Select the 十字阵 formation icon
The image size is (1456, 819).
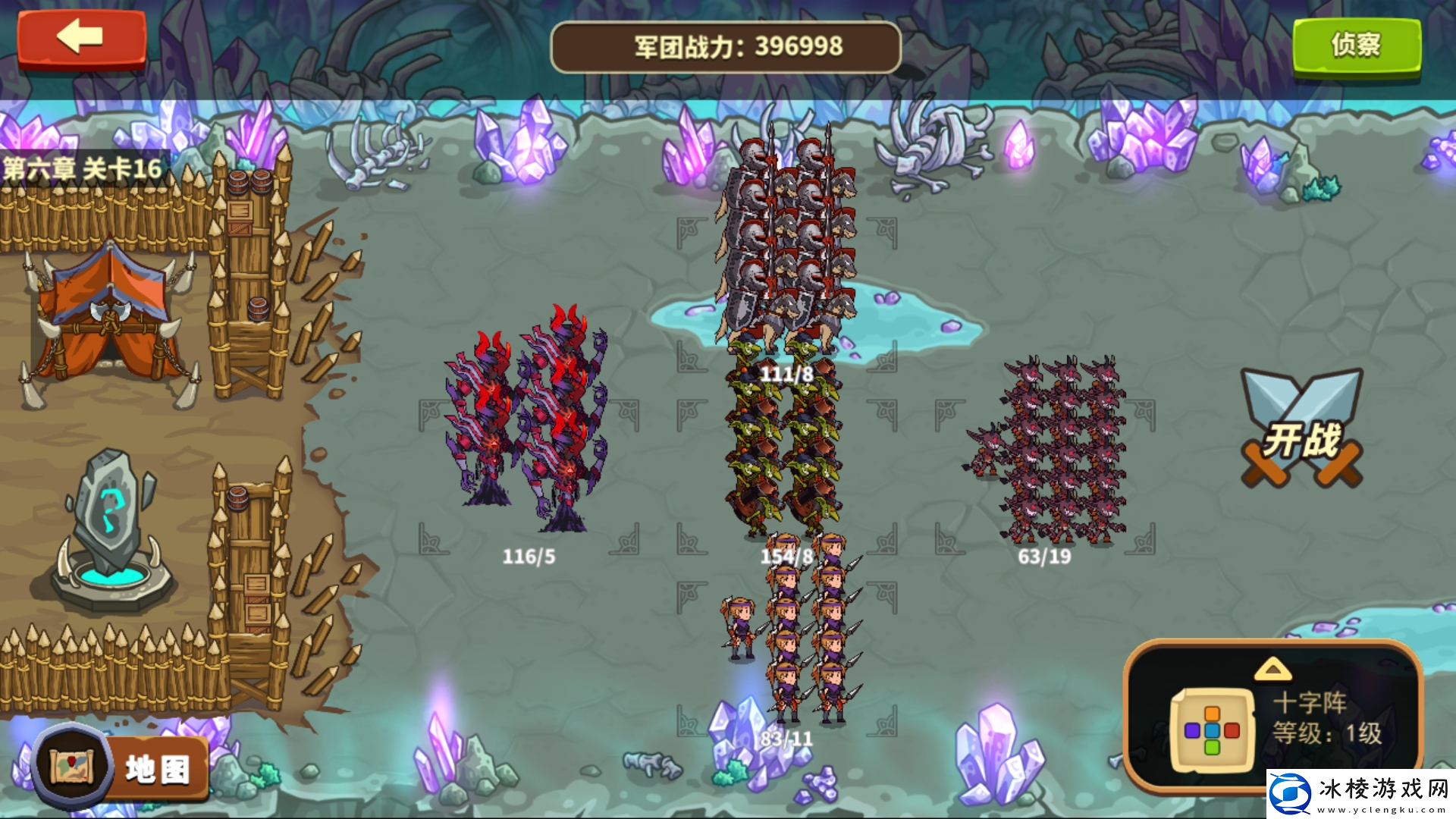1211,730
